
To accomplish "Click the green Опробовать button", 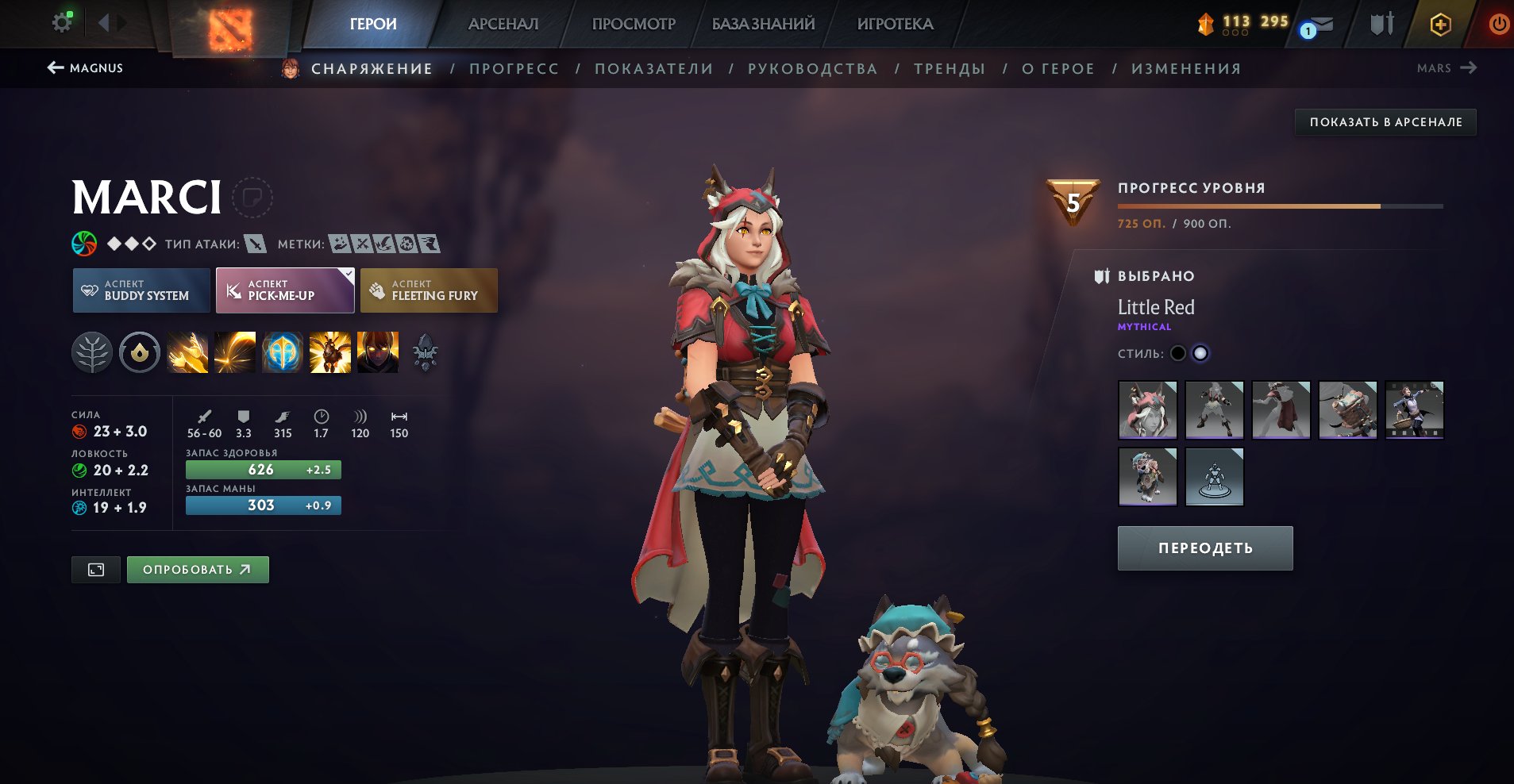I will tap(198, 570).
